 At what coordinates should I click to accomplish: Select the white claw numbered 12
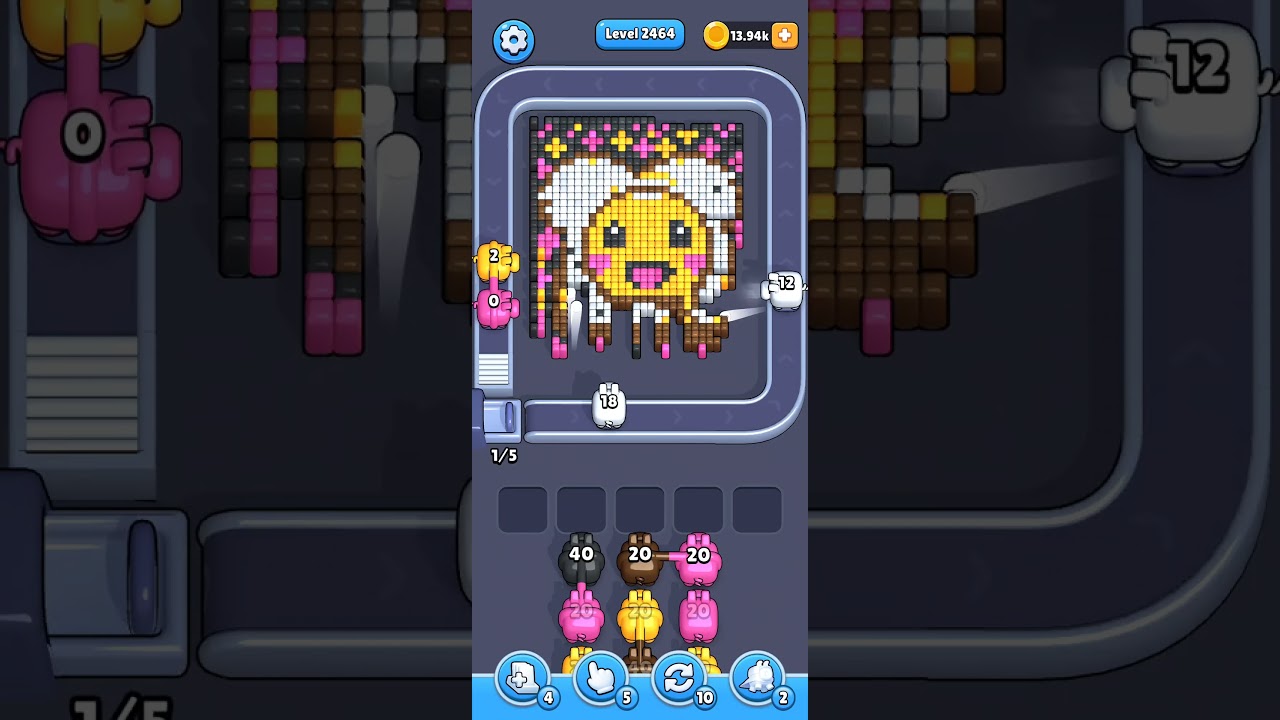pyautogui.click(x=786, y=288)
